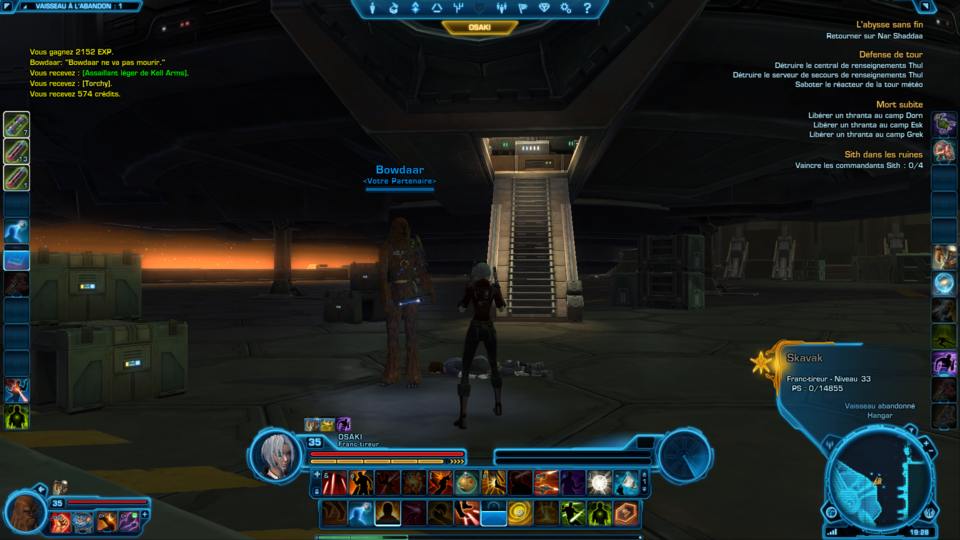Open the help question mark icon

587,8
